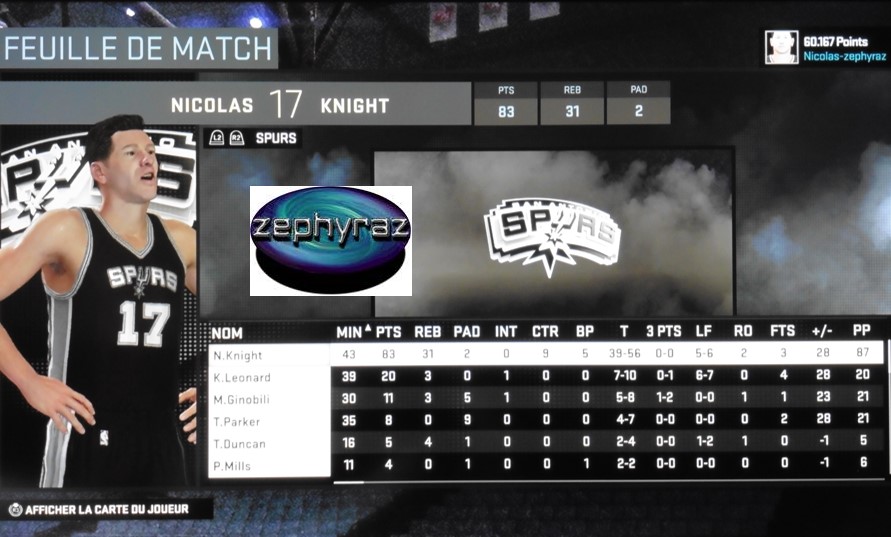Sort by the PAD column header
Image resolution: width=891 pixels, height=537 pixels.
467,332
